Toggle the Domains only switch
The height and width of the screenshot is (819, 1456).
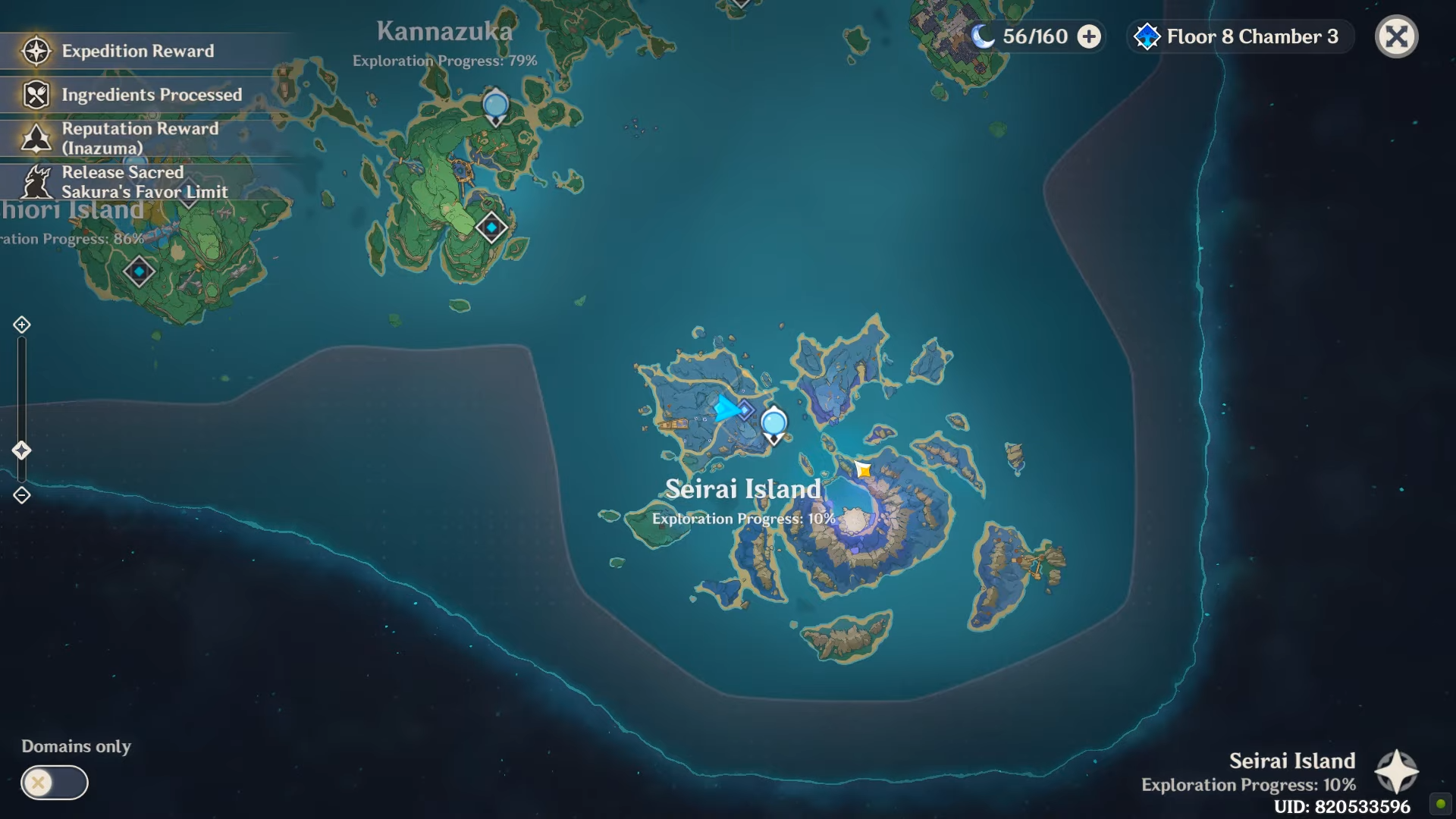coord(54,783)
